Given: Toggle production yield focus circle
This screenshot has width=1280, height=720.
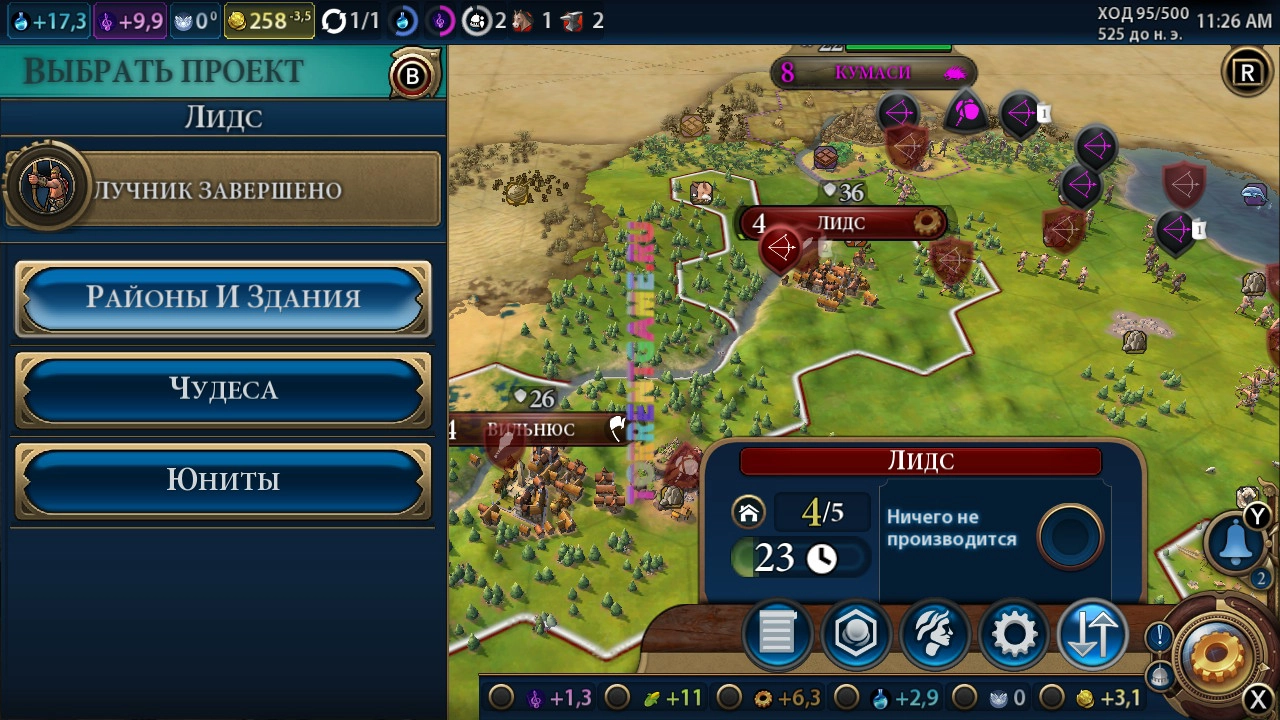Looking at the screenshot, I should [731, 697].
